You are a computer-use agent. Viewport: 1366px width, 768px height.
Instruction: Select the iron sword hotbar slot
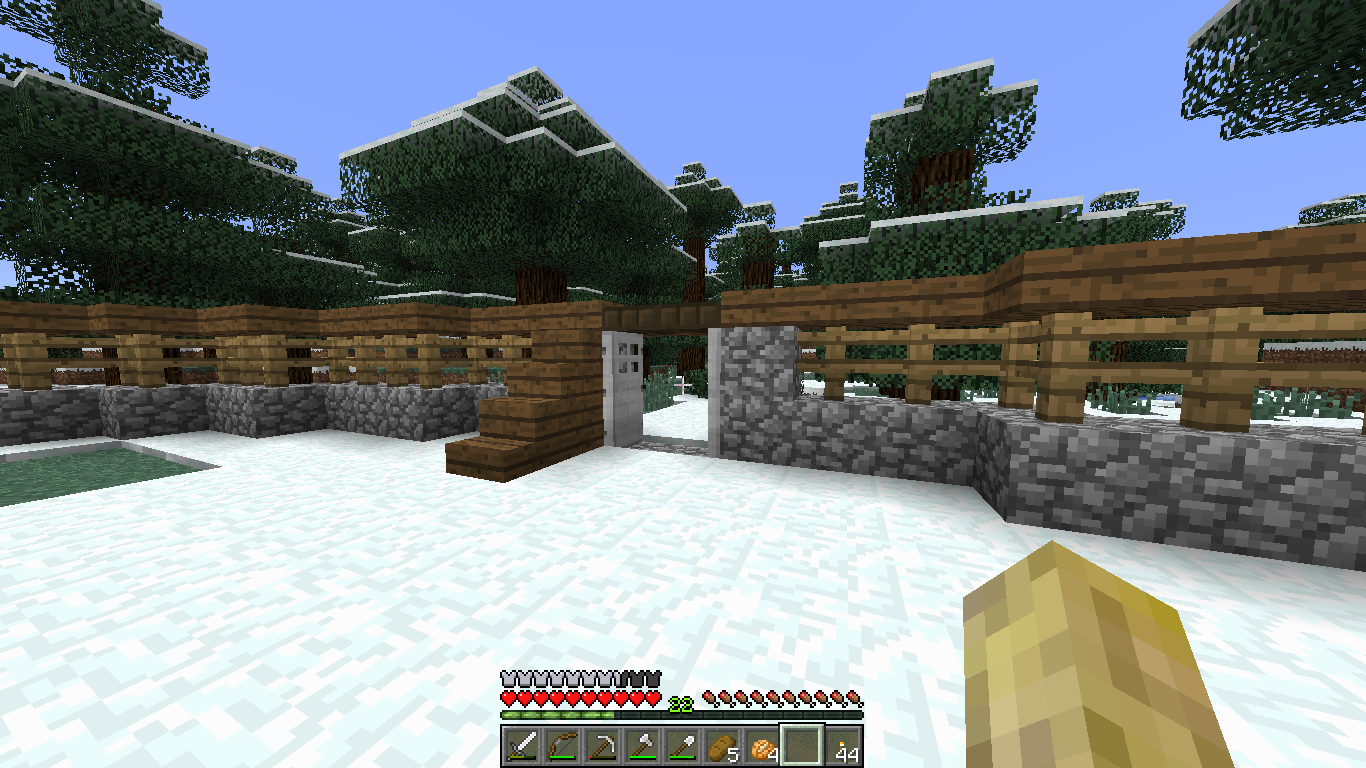522,746
